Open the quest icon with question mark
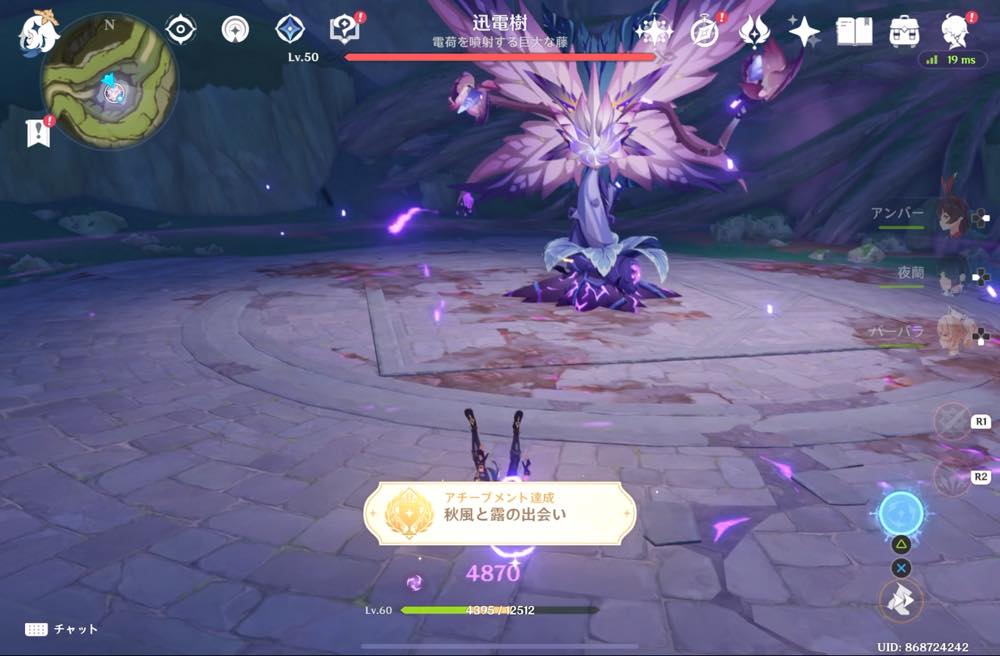1000x656 pixels. [x=343, y=30]
